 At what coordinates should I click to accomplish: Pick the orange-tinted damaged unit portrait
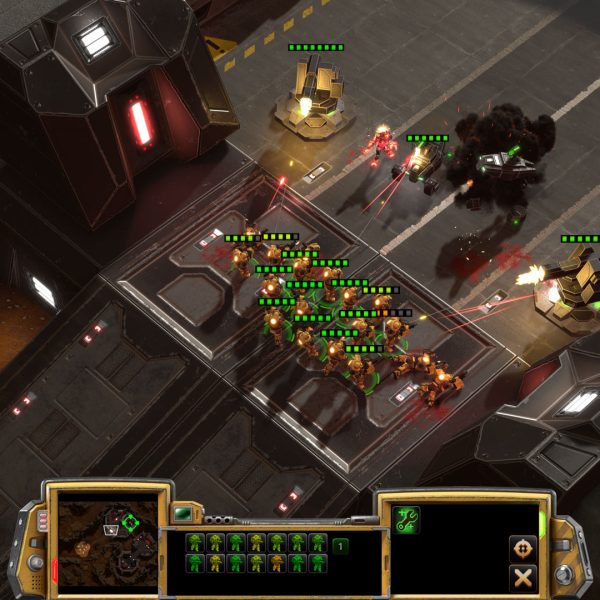pyautogui.click(x=275, y=564)
